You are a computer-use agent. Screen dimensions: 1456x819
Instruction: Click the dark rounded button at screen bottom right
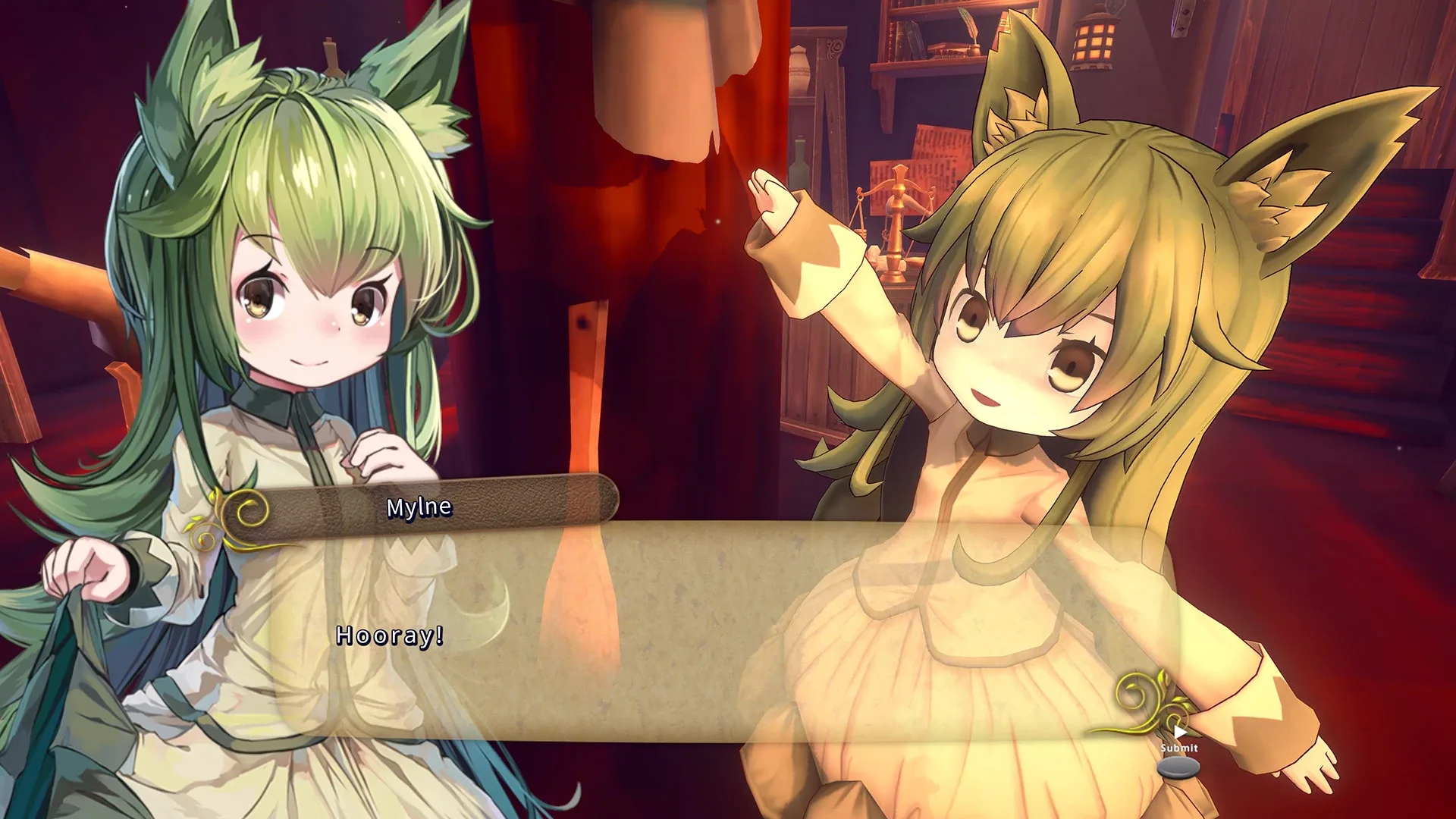point(1179,767)
